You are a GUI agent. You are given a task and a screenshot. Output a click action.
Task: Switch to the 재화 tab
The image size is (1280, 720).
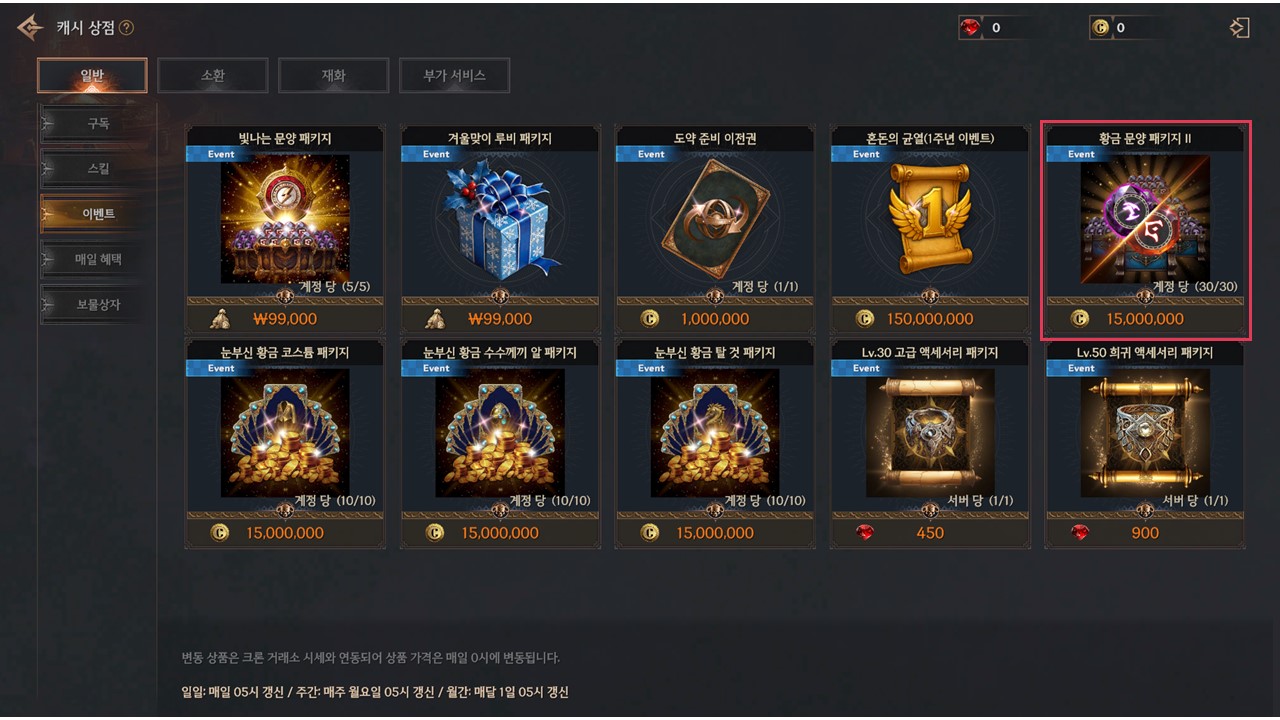pyautogui.click(x=333, y=75)
